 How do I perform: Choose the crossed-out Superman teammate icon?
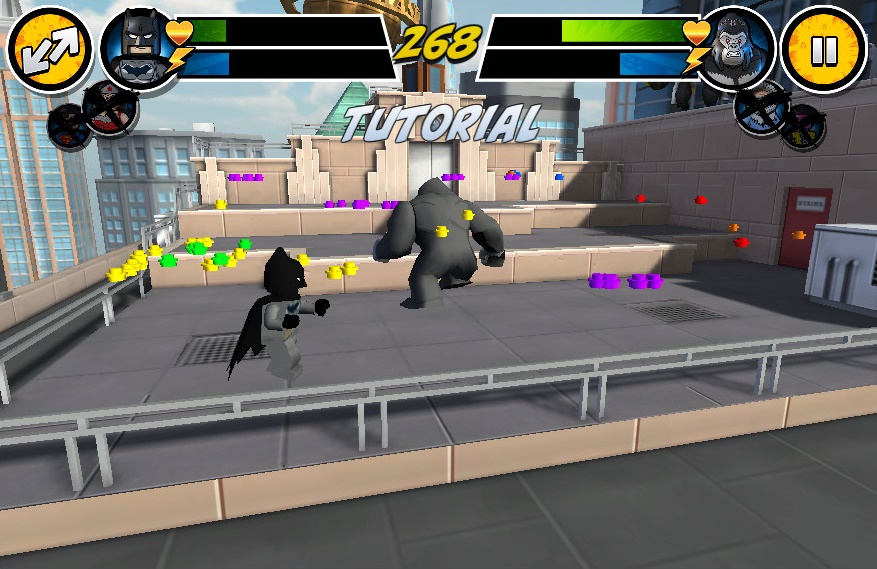click(70, 127)
